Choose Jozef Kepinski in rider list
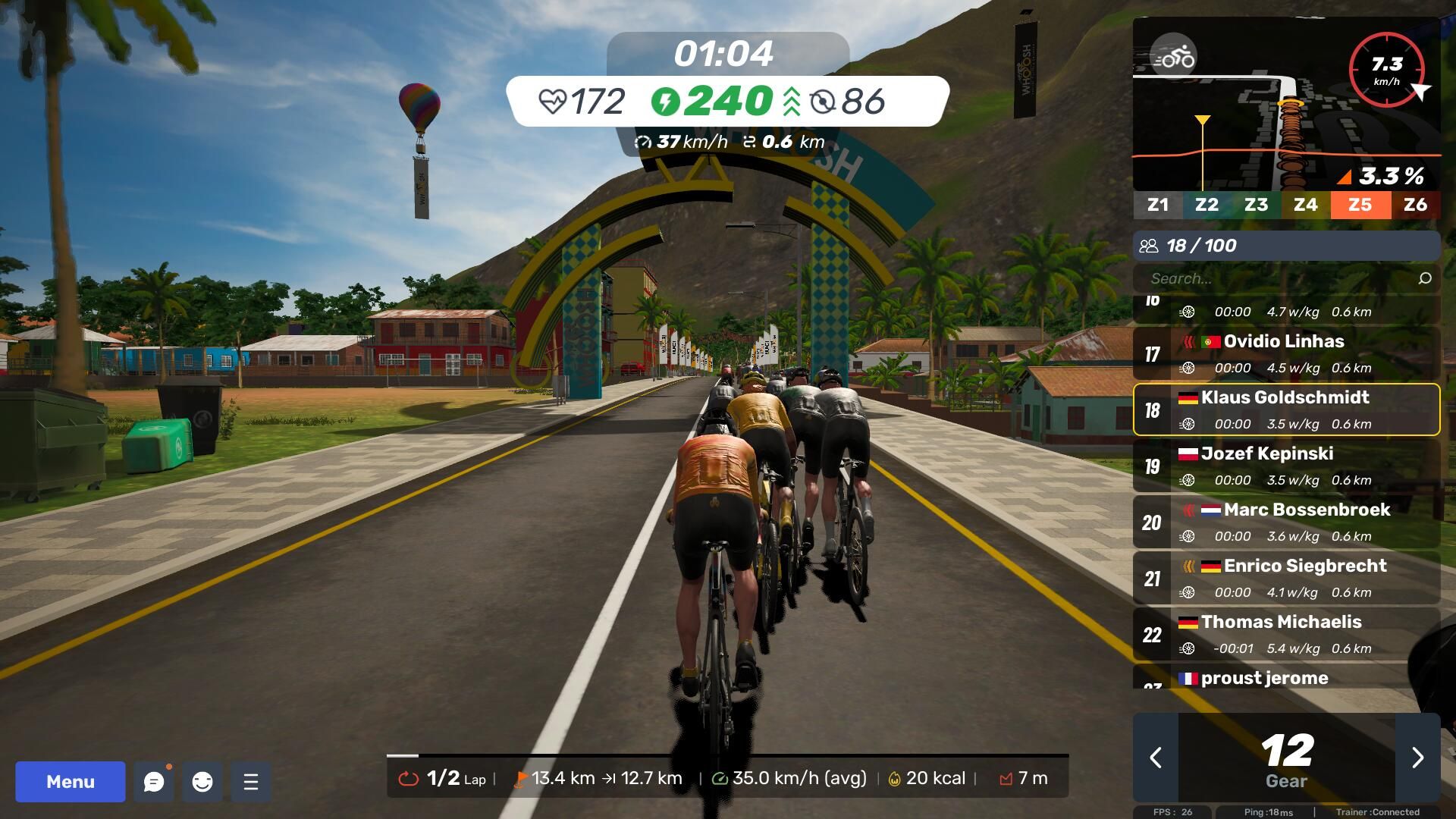Viewport: 1456px width, 819px height. [1286, 466]
